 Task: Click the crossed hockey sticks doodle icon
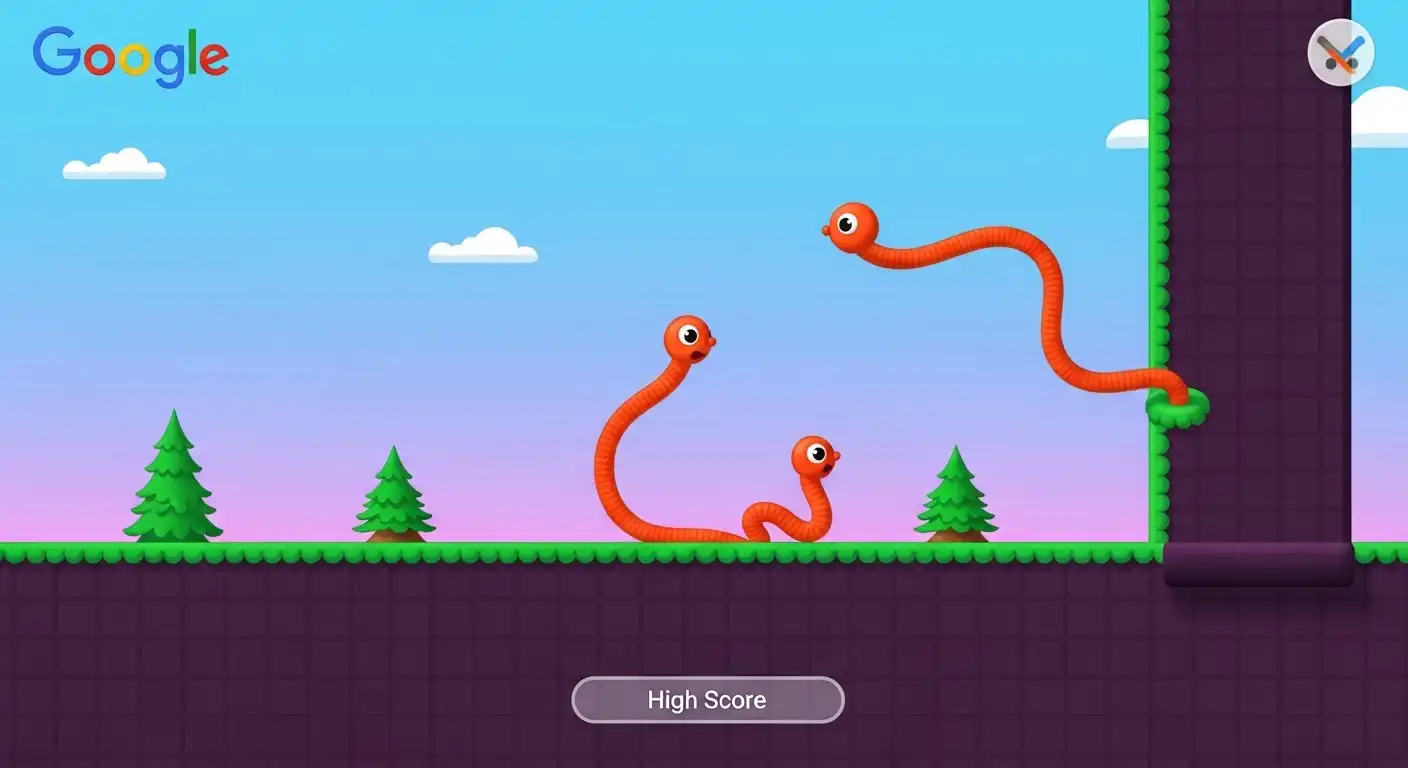(1341, 51)
